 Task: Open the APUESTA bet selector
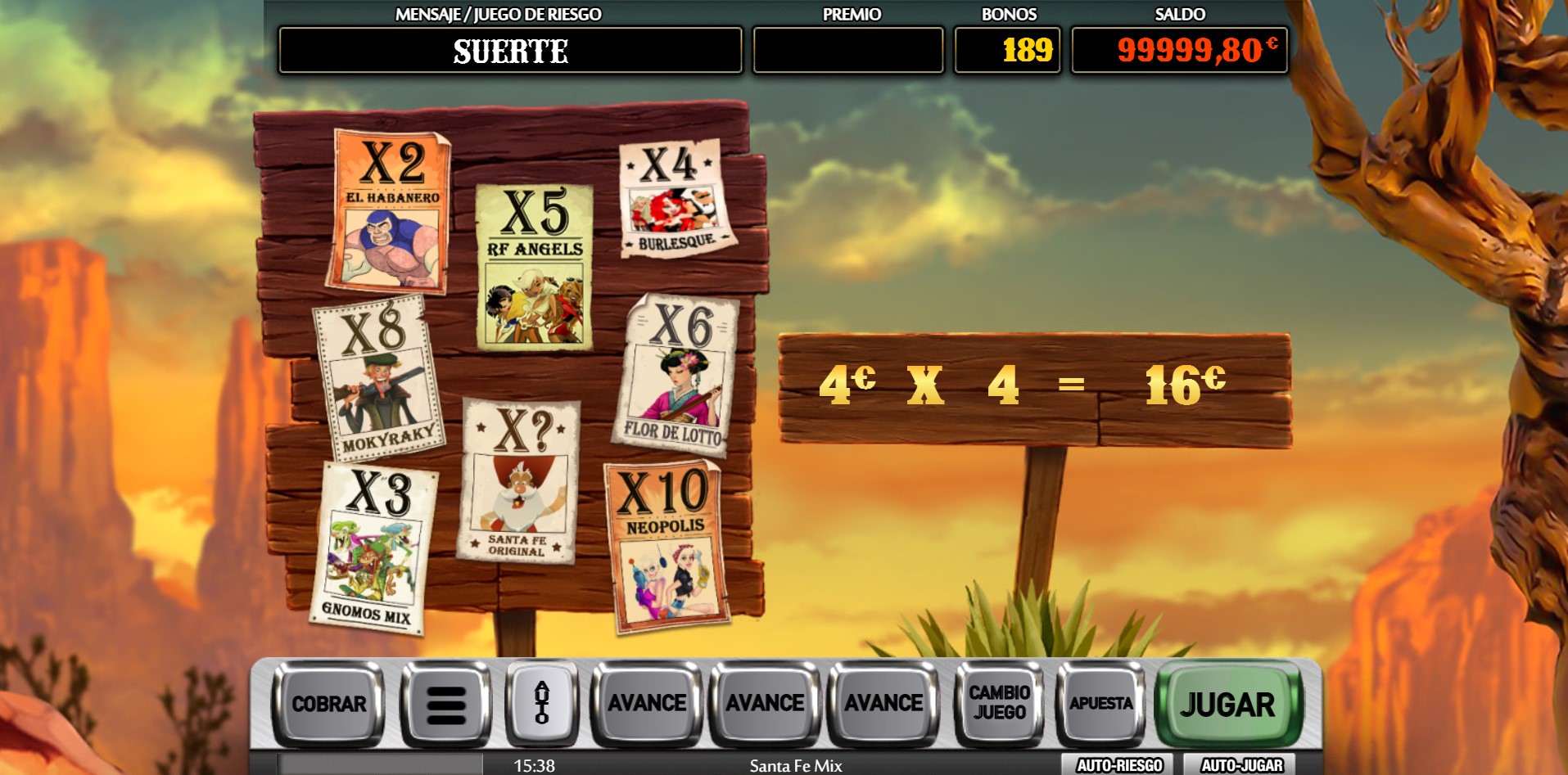pos(1101,704)
